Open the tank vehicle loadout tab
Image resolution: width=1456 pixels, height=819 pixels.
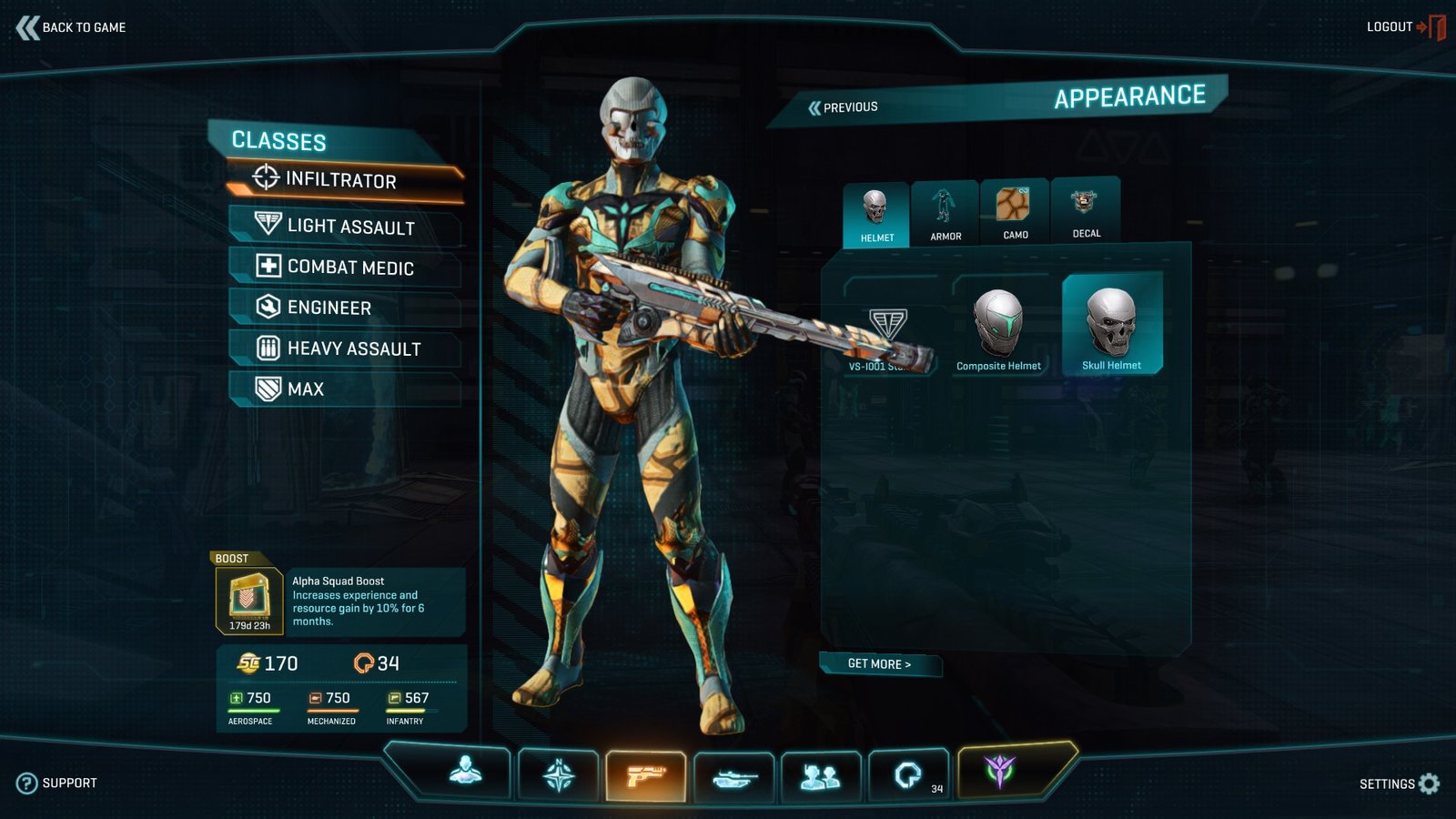[x=733, y=777]
